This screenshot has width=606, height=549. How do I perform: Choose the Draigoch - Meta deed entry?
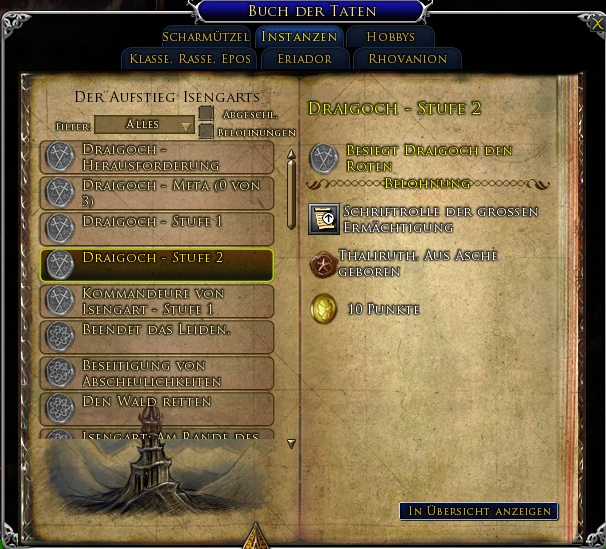tap(157, 192)
